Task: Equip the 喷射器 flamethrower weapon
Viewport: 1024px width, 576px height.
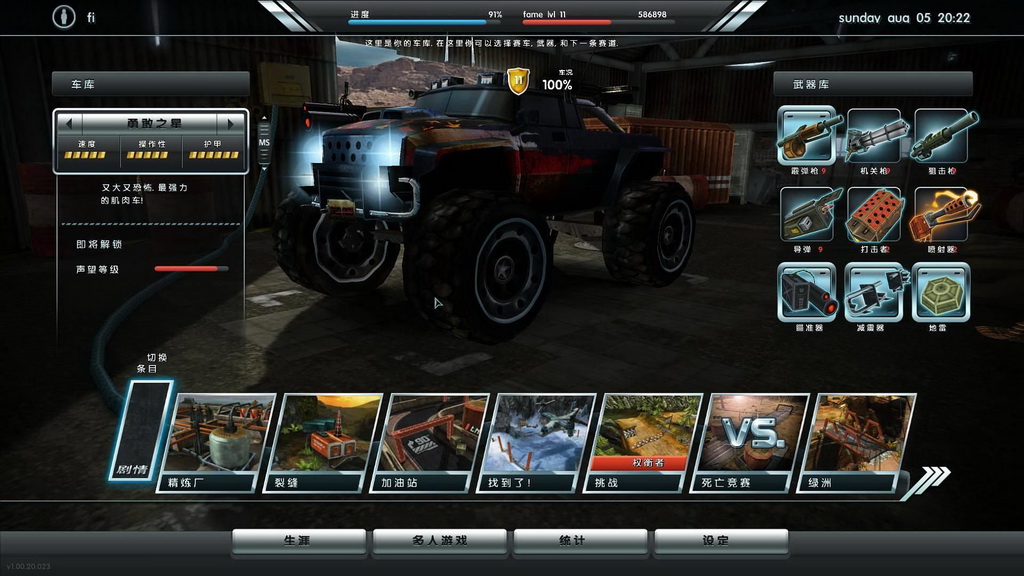Action: pos(941,214)
